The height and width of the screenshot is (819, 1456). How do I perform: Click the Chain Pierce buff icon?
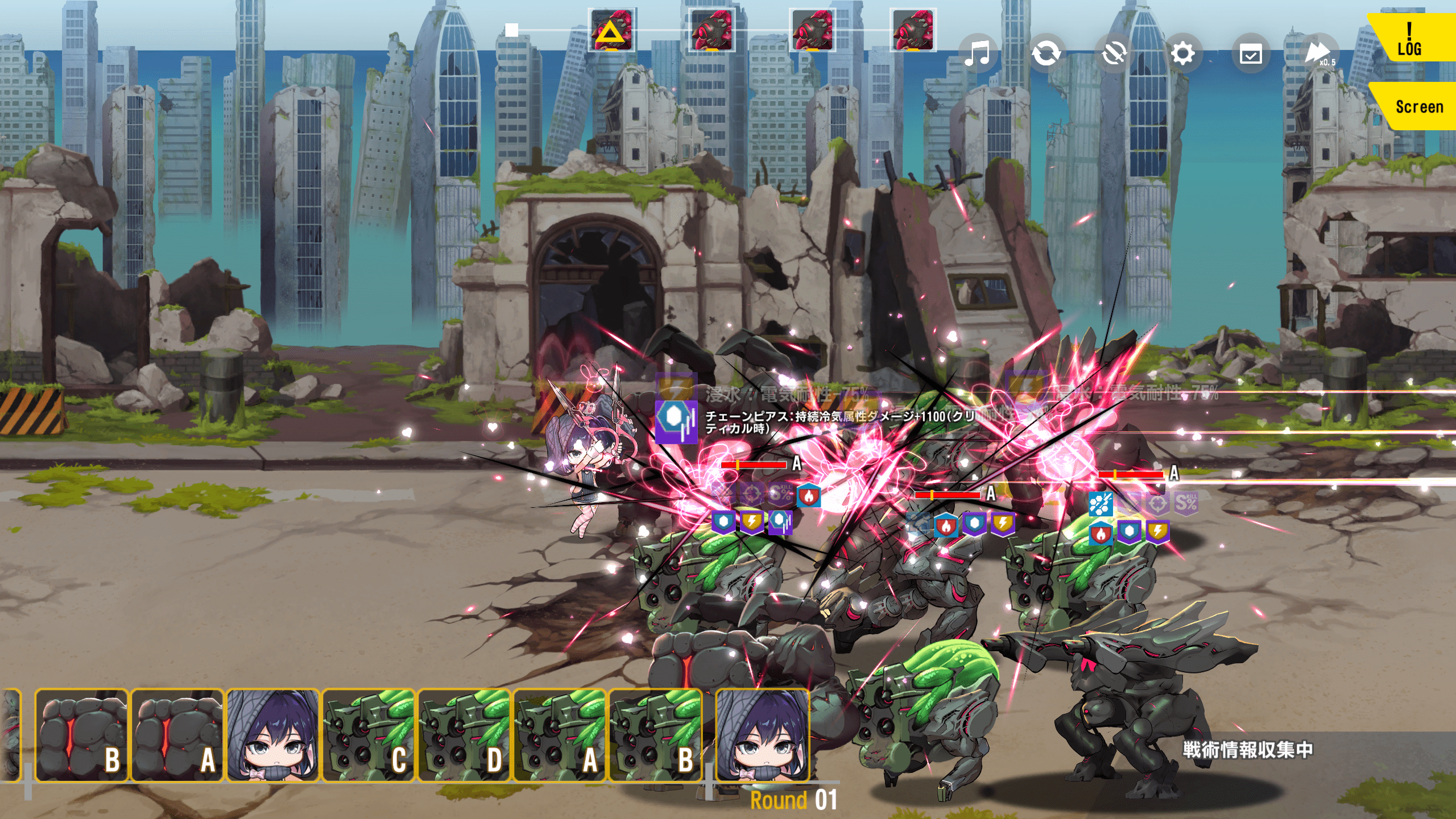click(x=676, y=421)
